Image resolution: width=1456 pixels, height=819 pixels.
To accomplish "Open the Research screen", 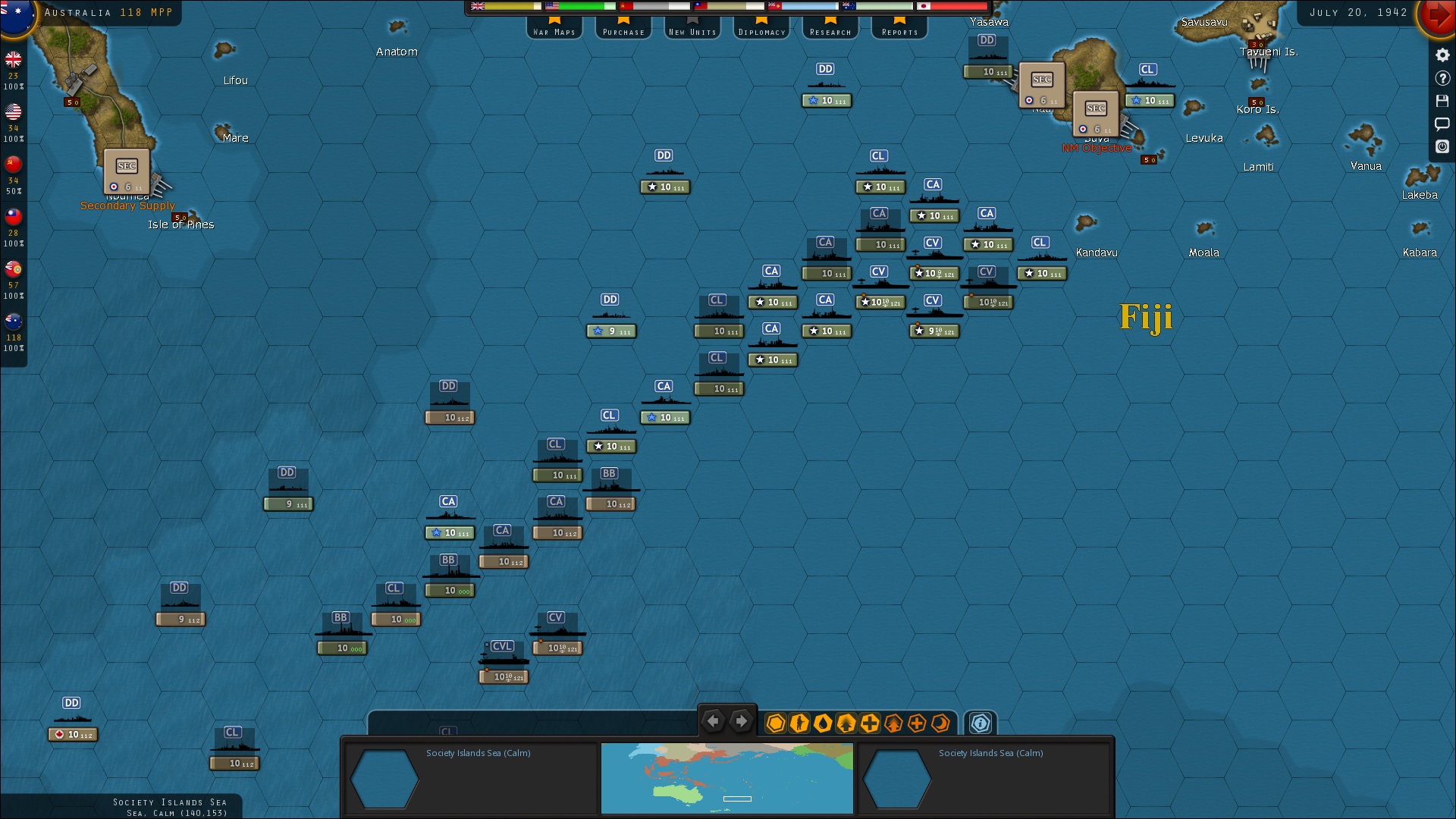I will [x=830, y=30].
